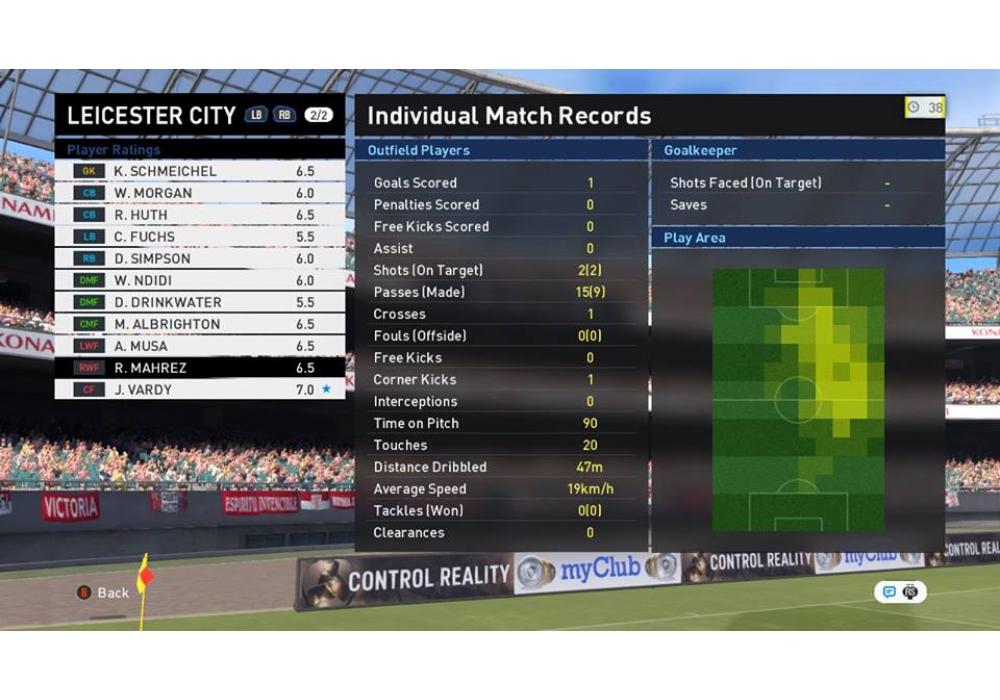Select A. Musa from player ratings
The width and height of the screenshot is (1000, 700).
199,346
